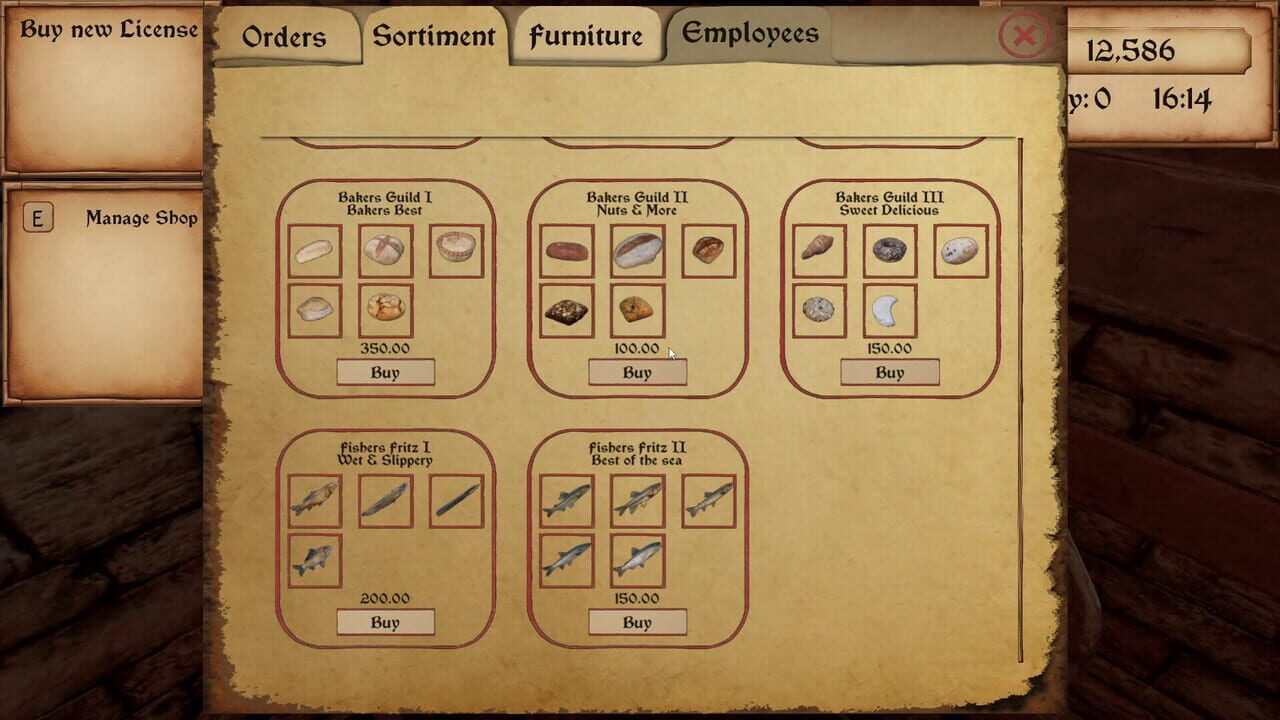
Task: Select the round loaf in Bakers Guild I
Action: click(386, 250)
